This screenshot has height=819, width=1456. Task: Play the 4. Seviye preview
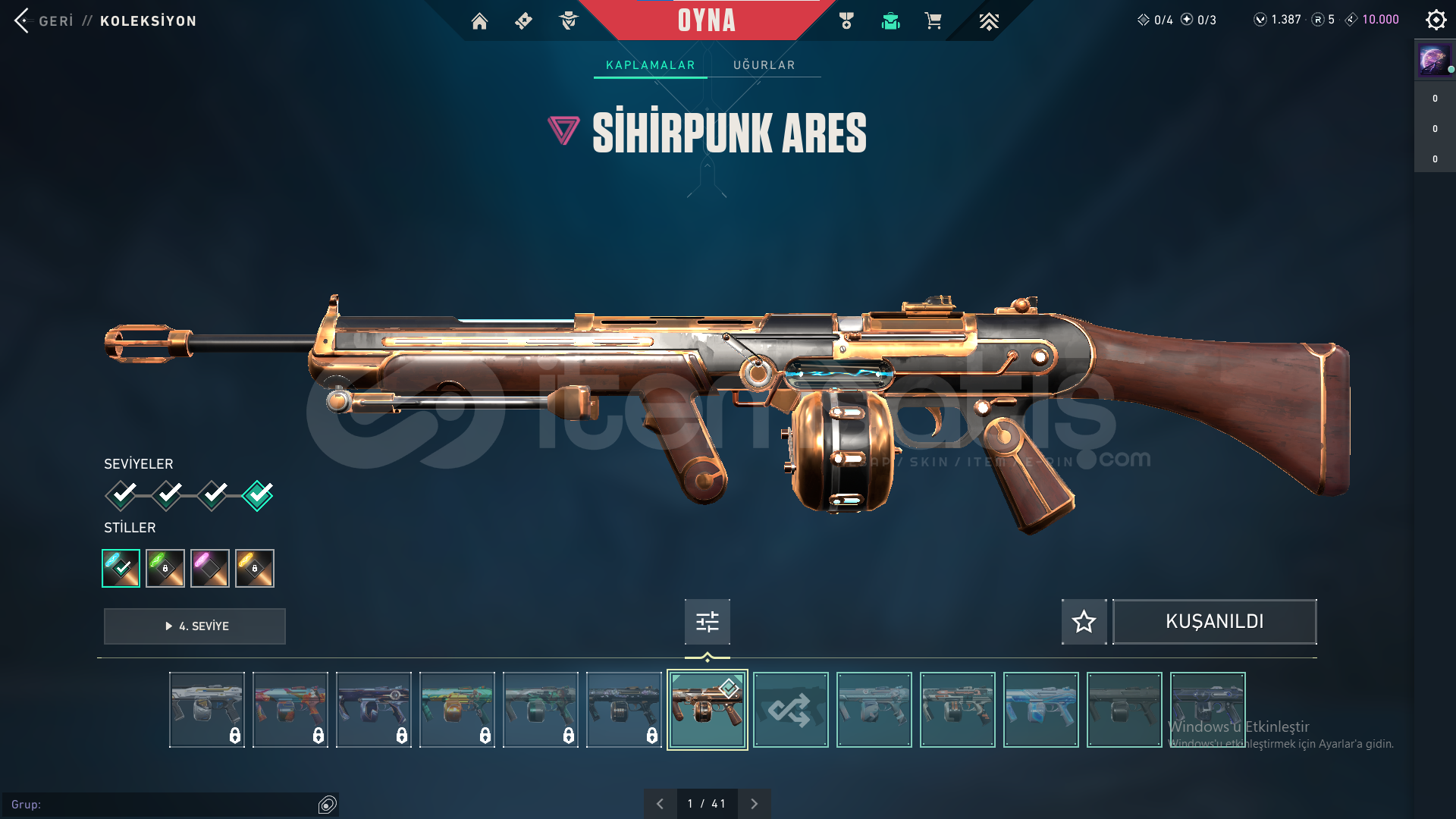tap(195, 626)
